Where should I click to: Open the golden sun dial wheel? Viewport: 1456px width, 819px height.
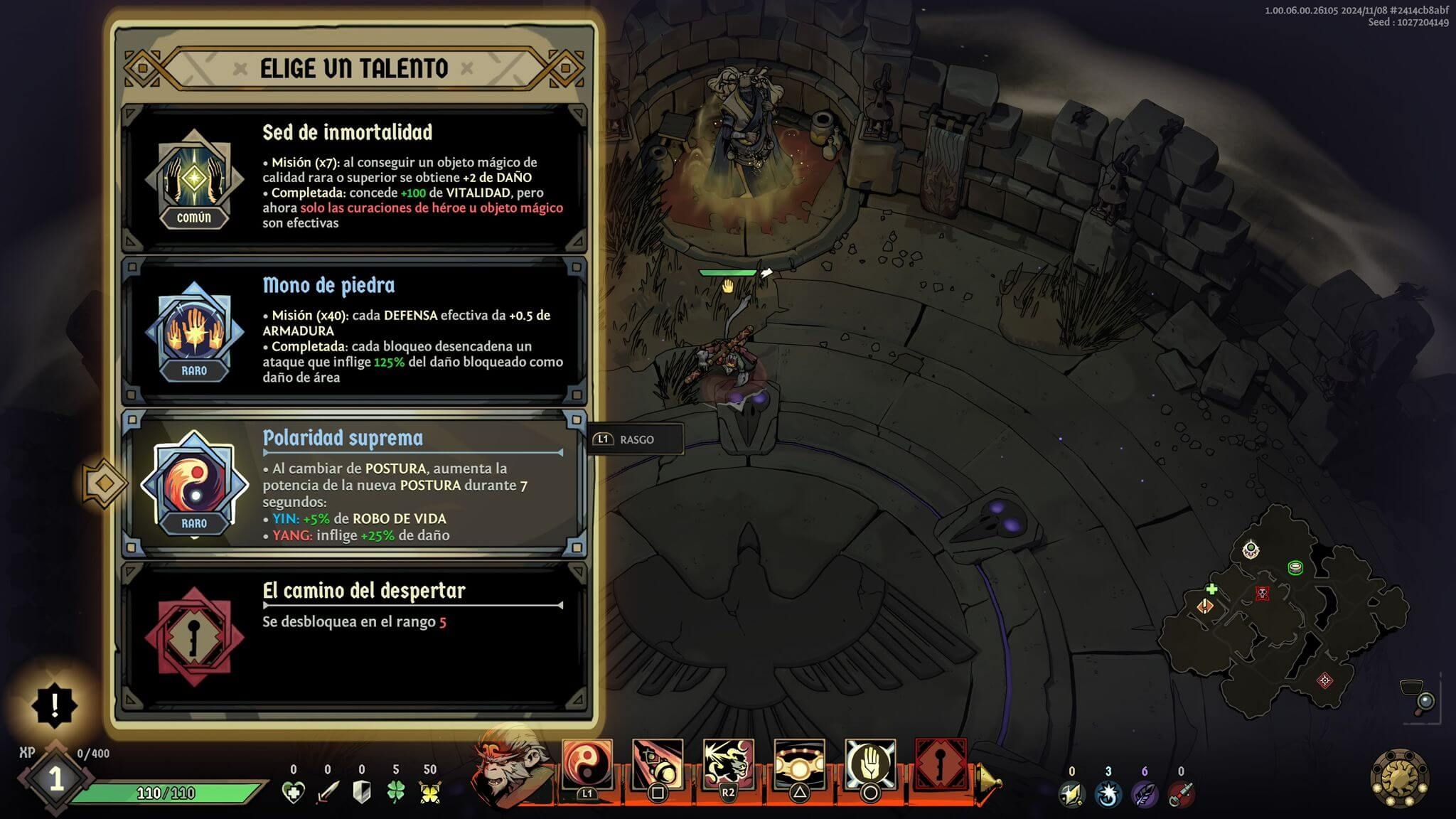pos(1400,778)
